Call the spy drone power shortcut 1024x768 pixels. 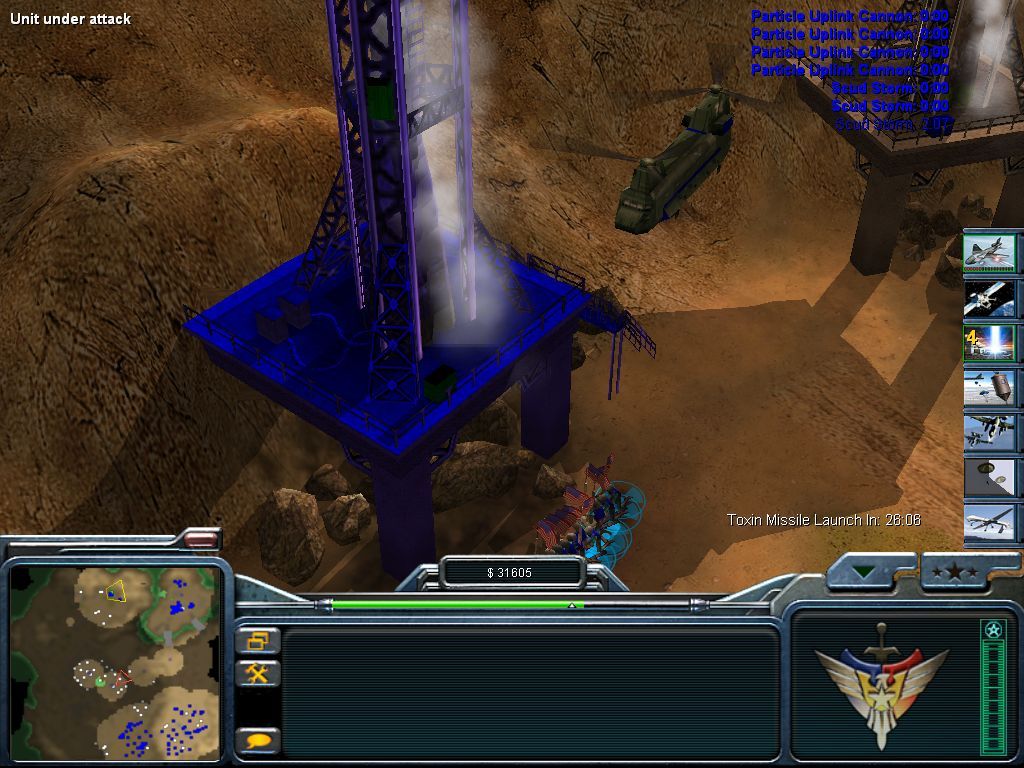pos(990,522)
